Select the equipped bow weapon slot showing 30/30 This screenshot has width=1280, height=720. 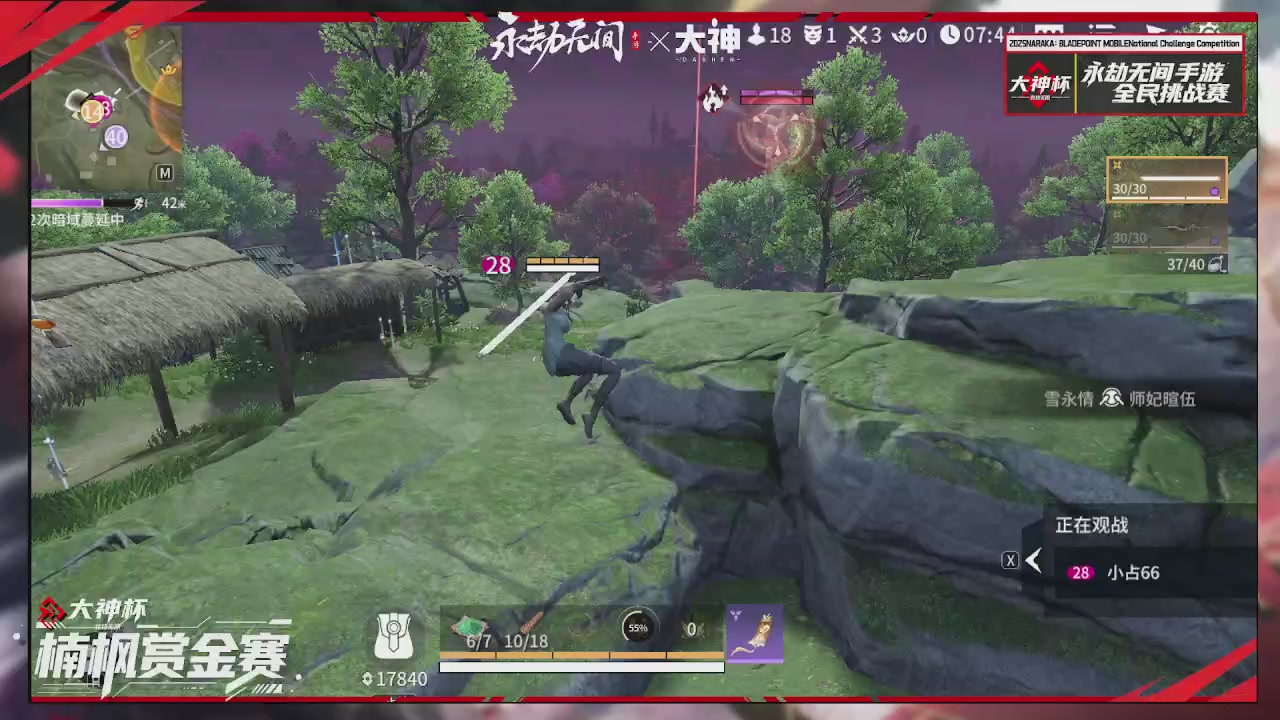(1166, 182)
